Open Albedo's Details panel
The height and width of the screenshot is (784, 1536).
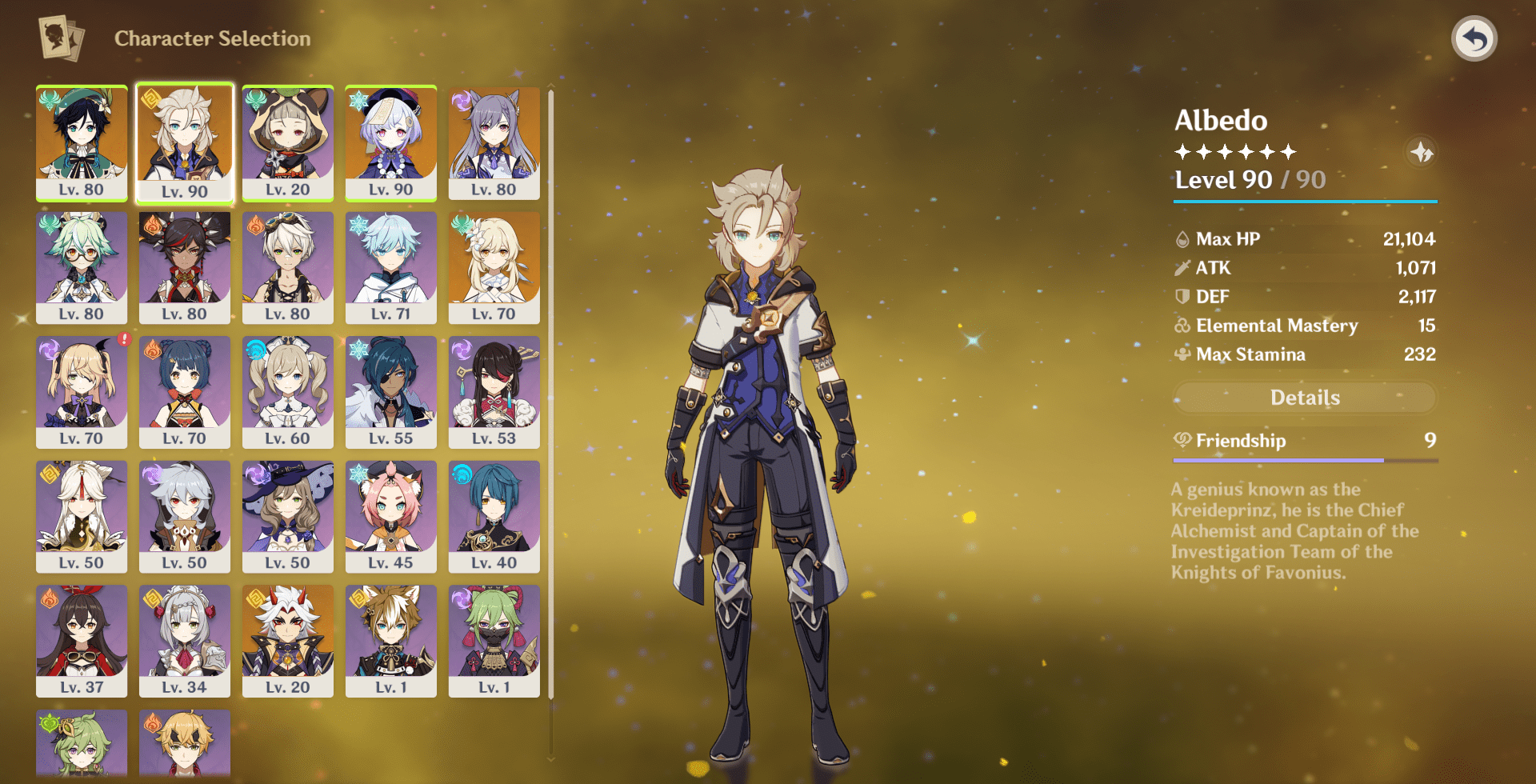click(x=1304, y=398)
